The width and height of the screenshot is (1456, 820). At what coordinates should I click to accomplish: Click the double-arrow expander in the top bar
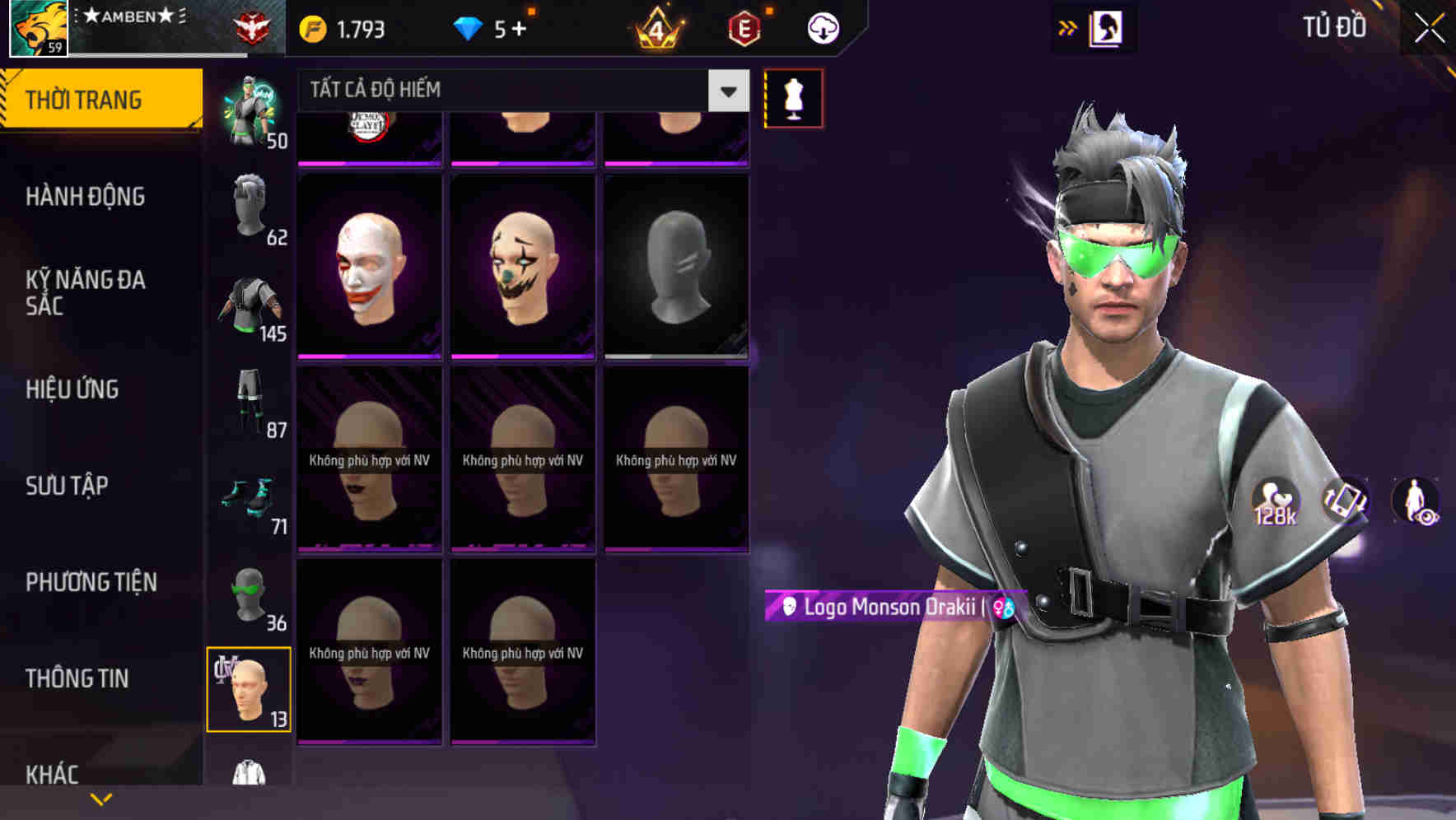[x=1068, y=26]
